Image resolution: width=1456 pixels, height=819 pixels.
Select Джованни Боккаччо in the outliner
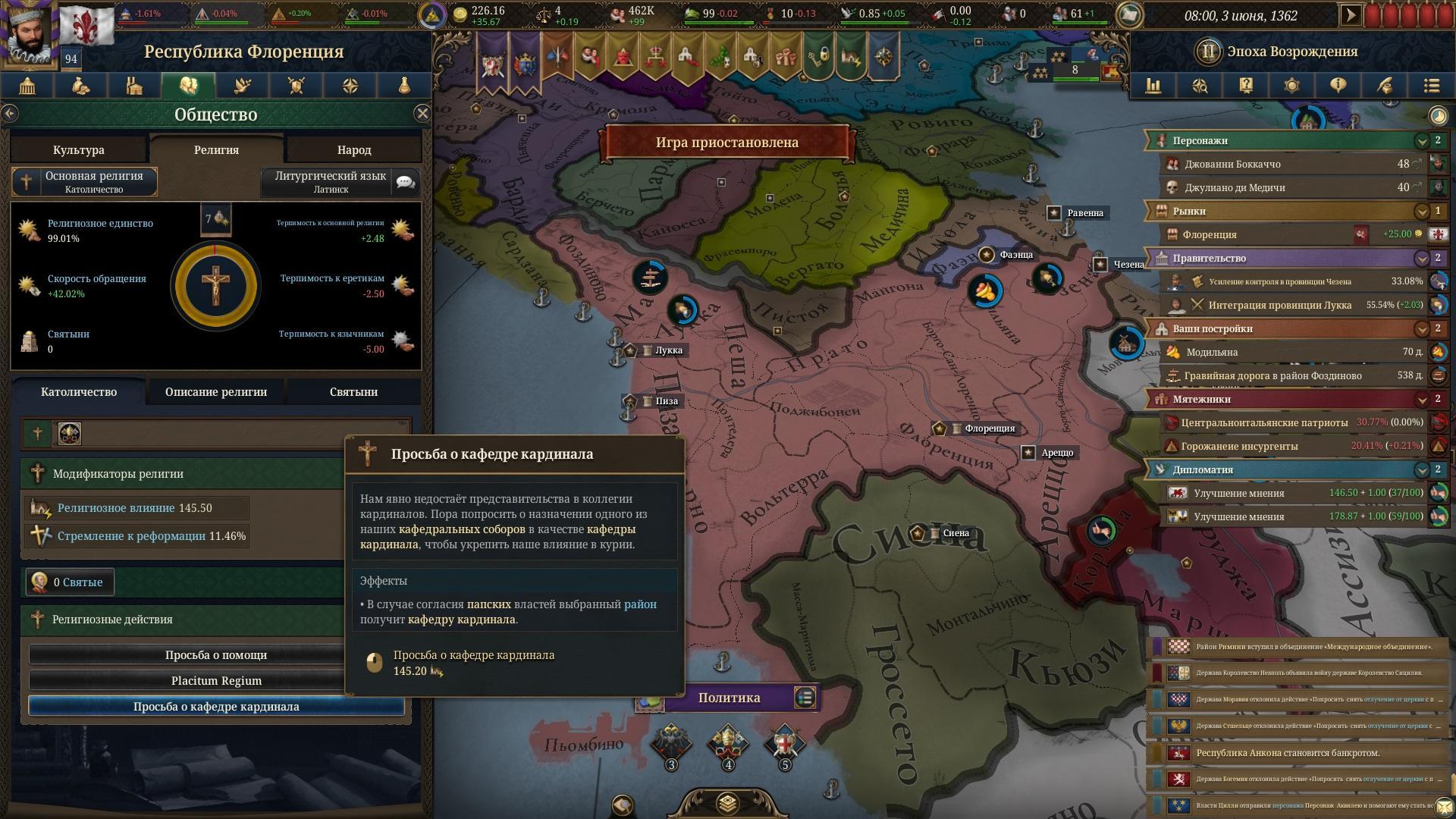[1232, 164]
